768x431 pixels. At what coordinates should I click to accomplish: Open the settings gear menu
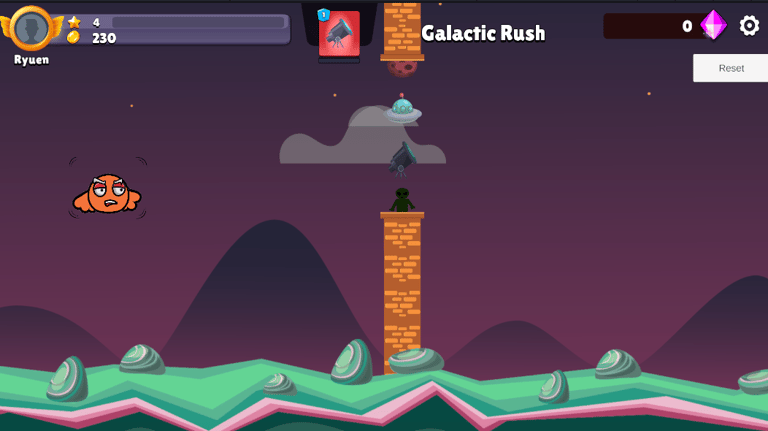point(749,26)
